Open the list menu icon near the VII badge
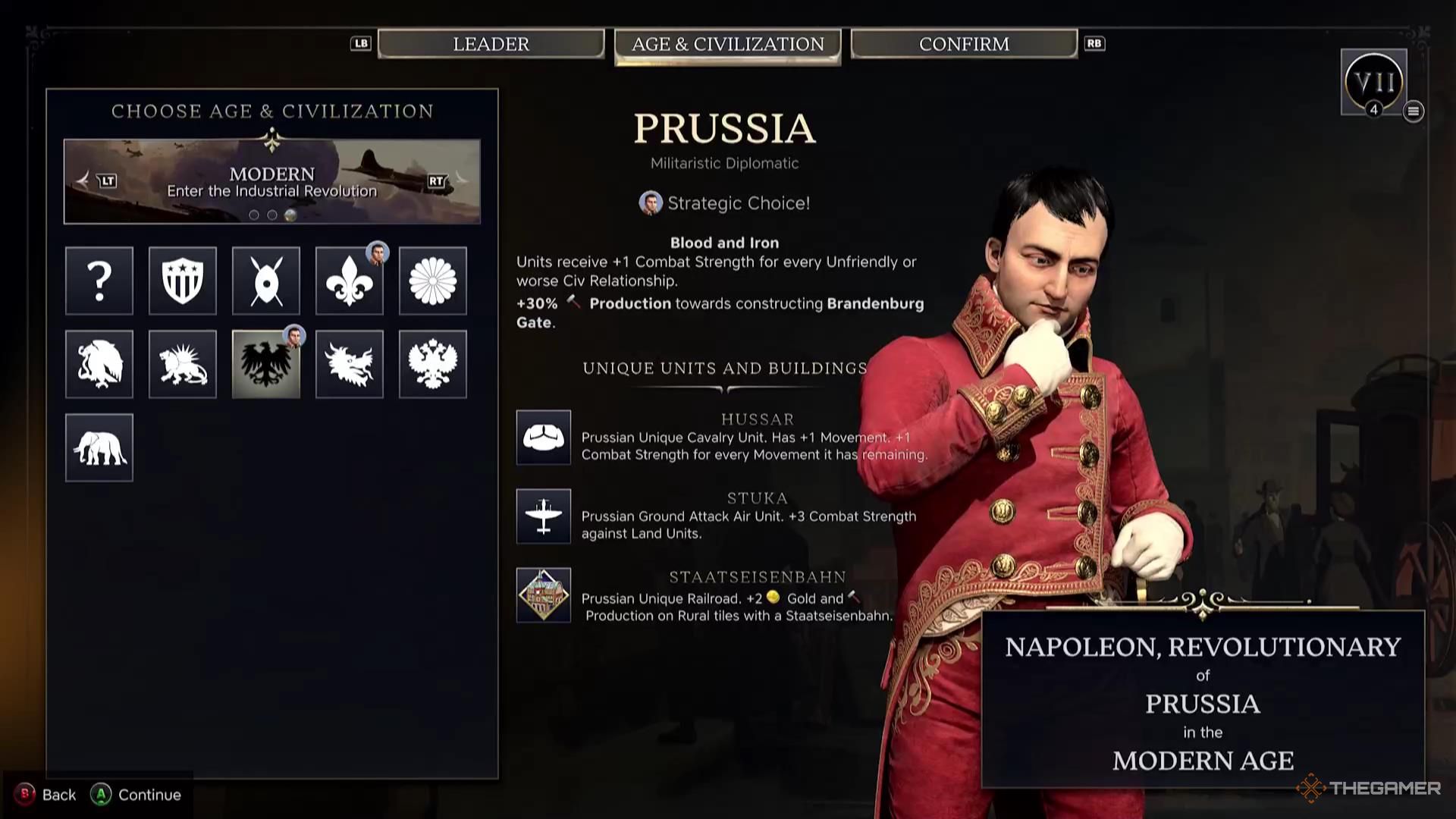The height and width of the screenshot is (819, 1456). 1413,111
